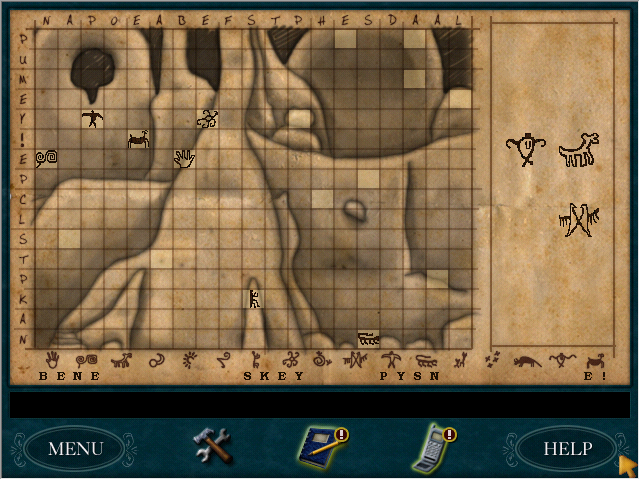The height and width of the screenshot is (480, 640).
Task: Choose the winged bird petroglyph piece
Action: click(578, 220)
